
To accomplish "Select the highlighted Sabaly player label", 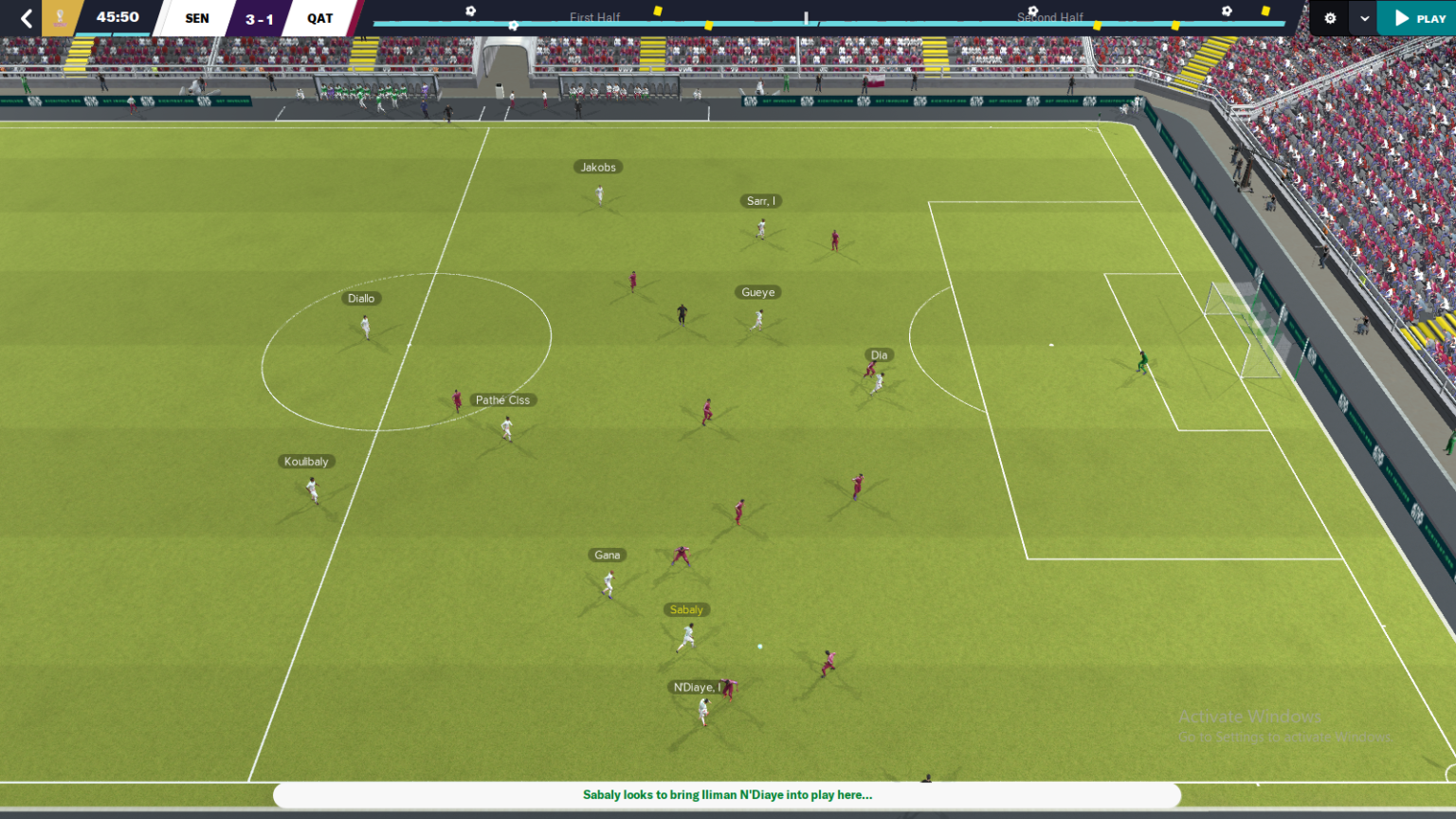I will 685,610.
